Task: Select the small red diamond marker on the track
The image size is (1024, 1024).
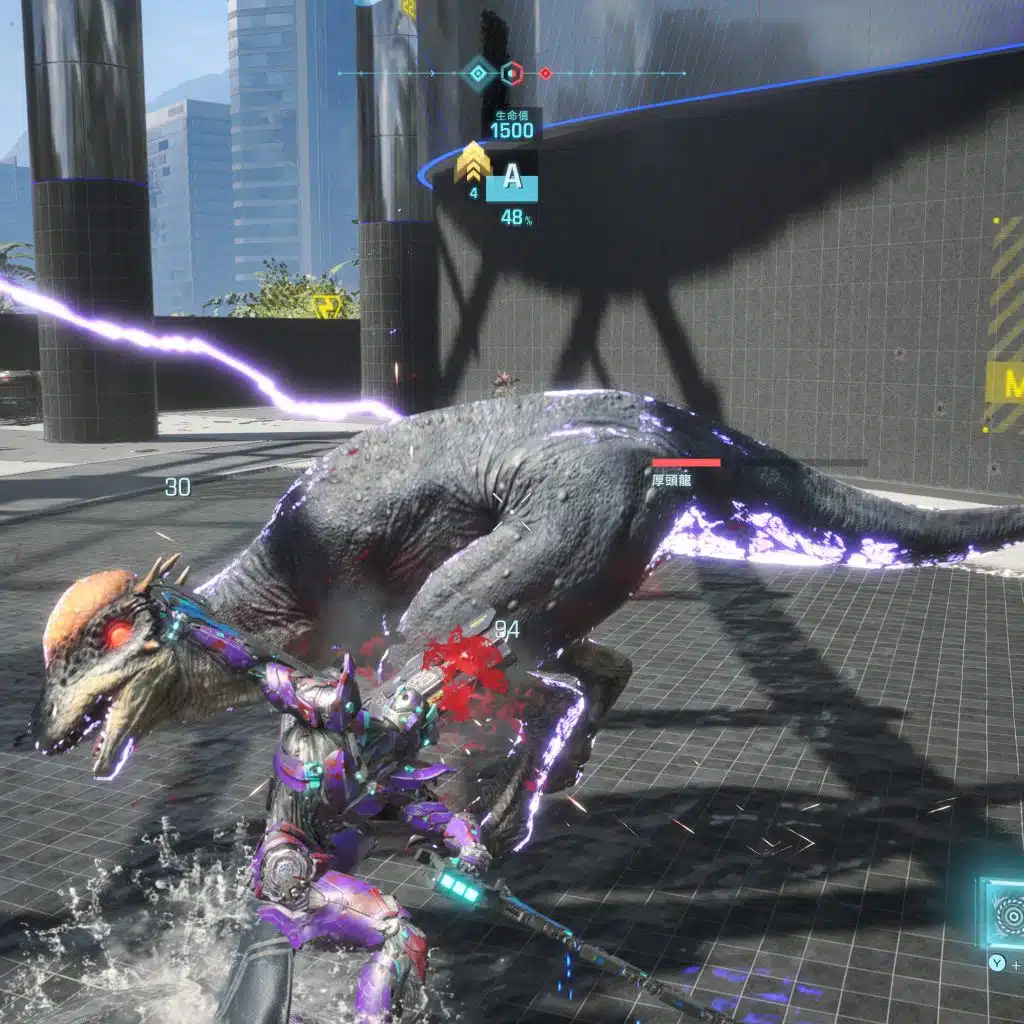Action: (x=545, y=73)
